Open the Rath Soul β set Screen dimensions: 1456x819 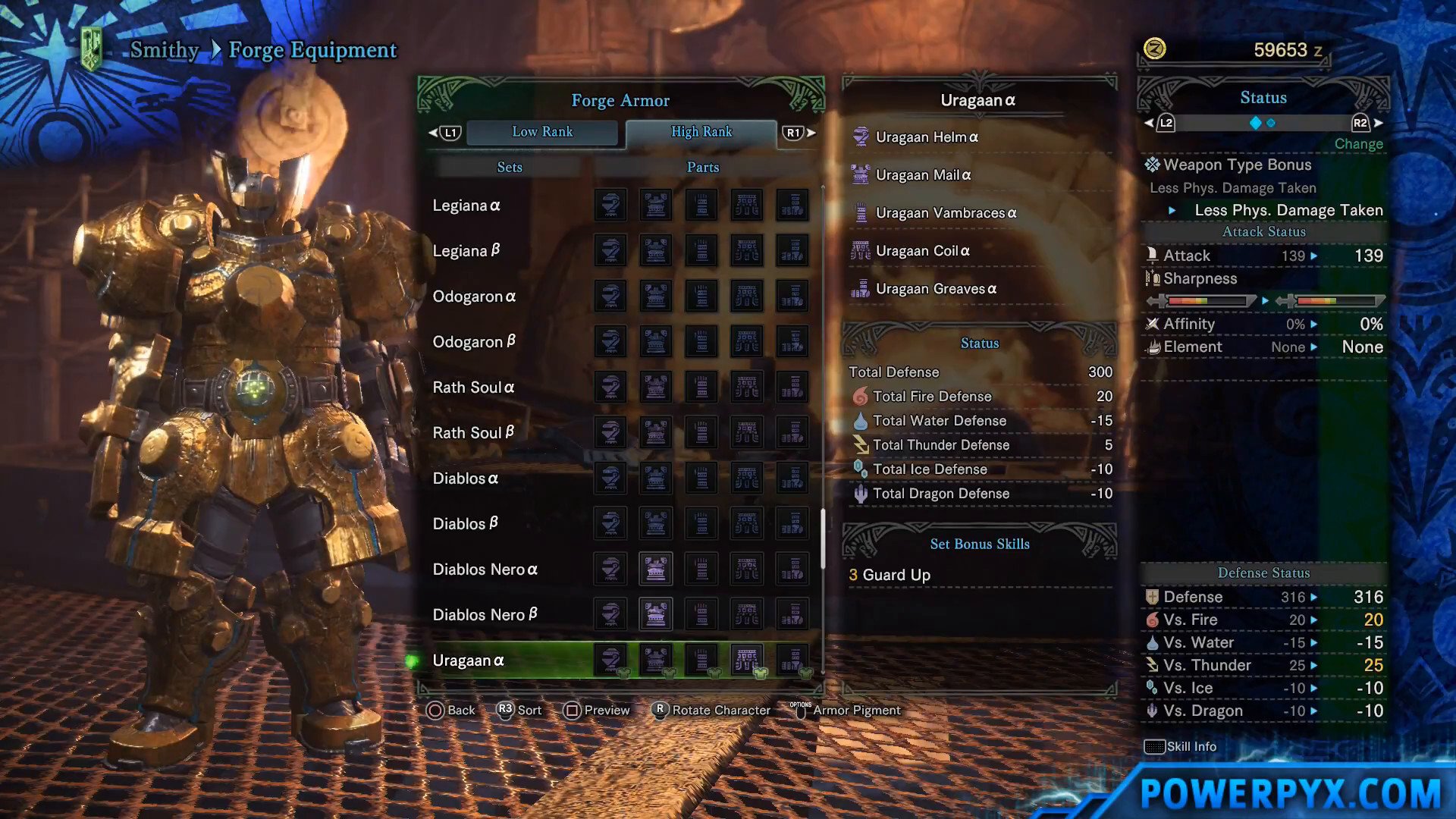click(x=473, y=433)
